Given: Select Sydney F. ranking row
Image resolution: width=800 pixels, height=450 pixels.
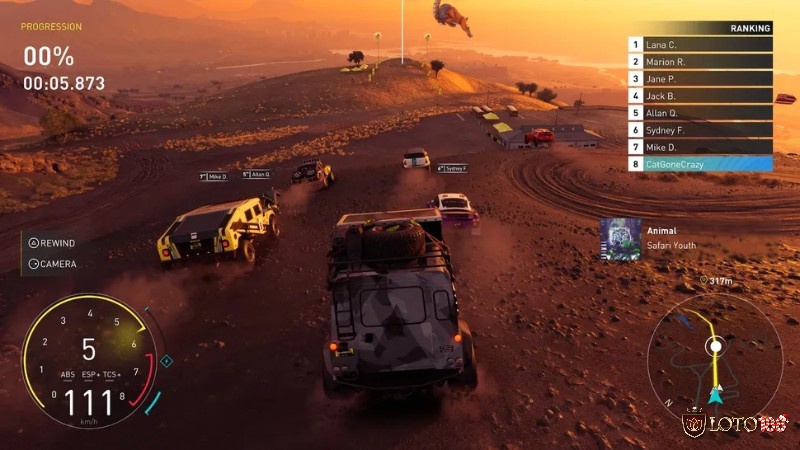Looking at the screenshot, I should 700,130.
